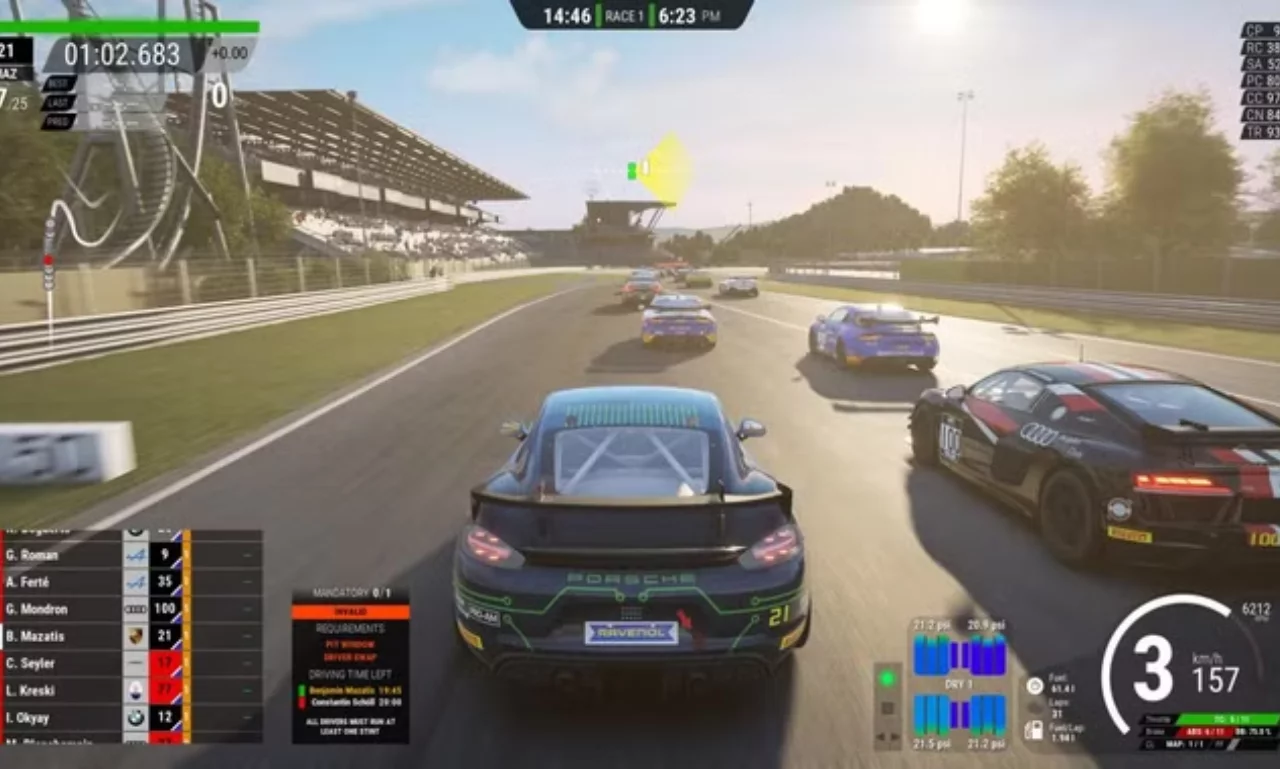
Task: Select the Porsche badge next to B. Mazatis
Action: pos(136,636)
